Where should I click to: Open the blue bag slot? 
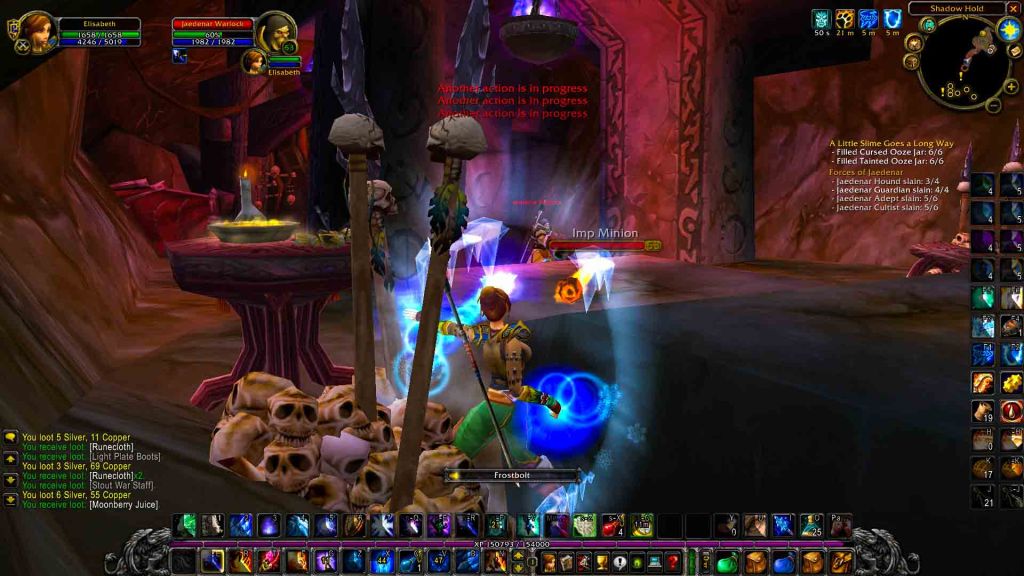pos(784,561)
